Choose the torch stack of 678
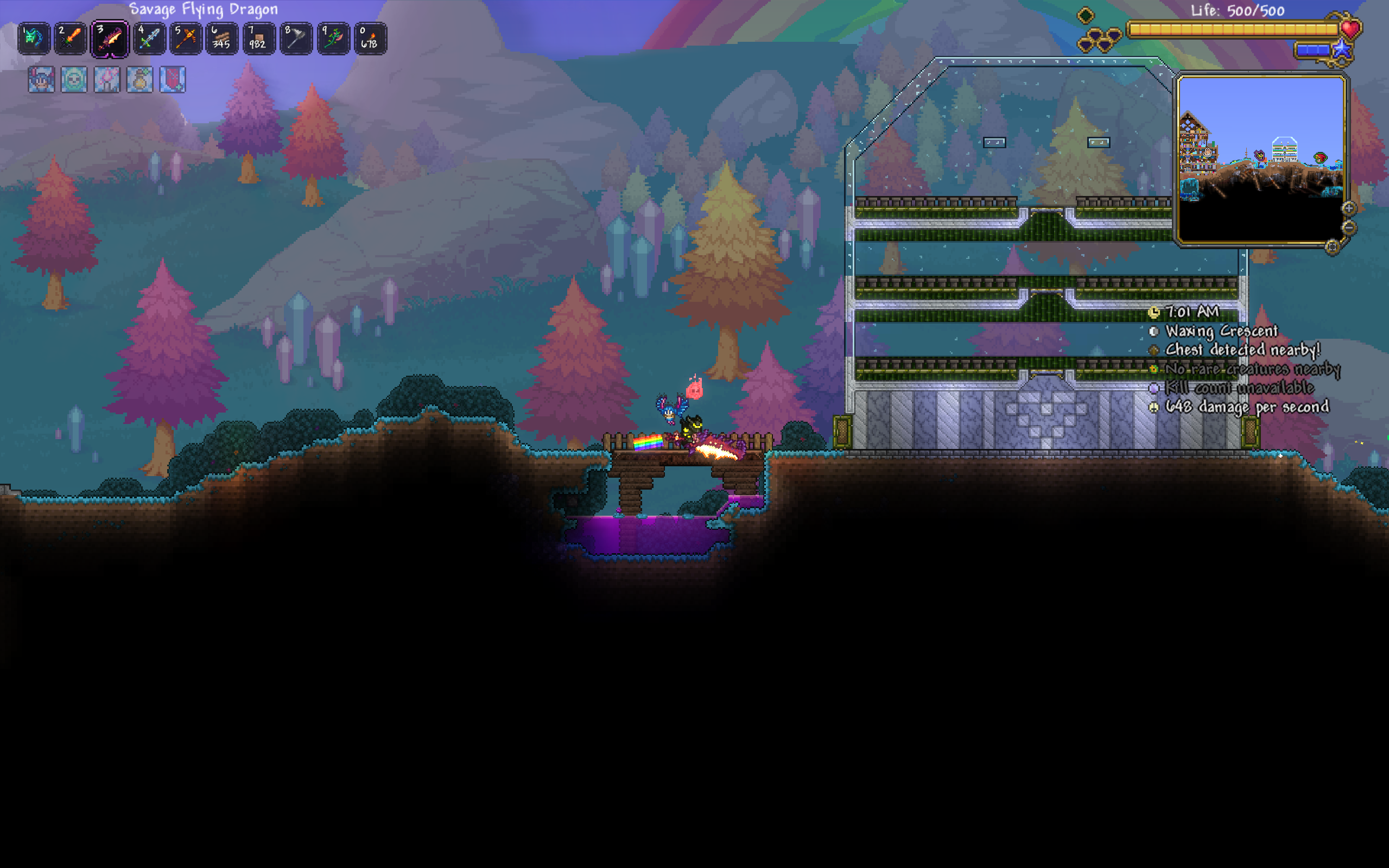 pyautogui.click(x=370, y=39)
